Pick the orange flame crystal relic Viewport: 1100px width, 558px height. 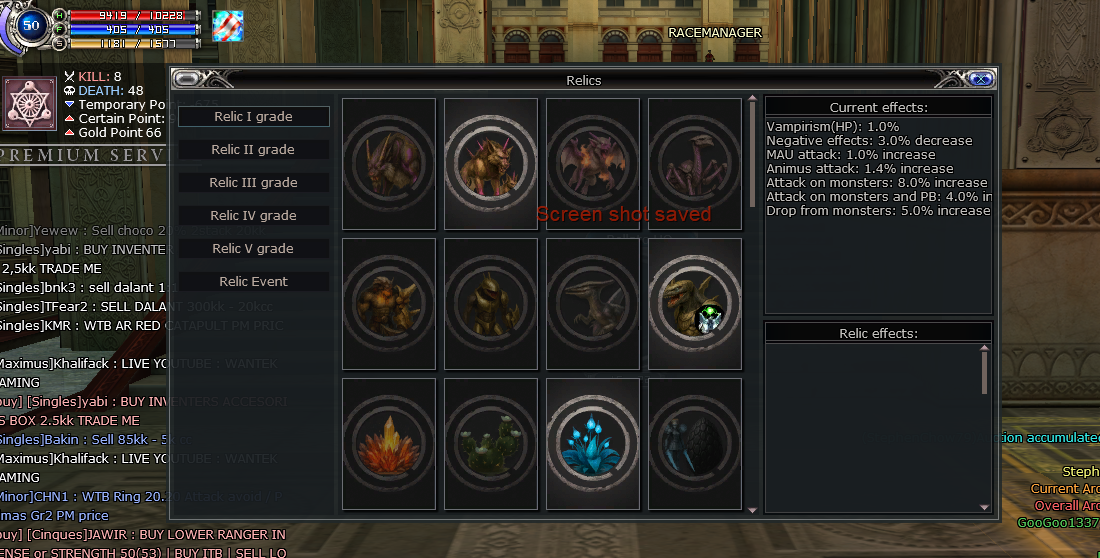pos(389,444)
